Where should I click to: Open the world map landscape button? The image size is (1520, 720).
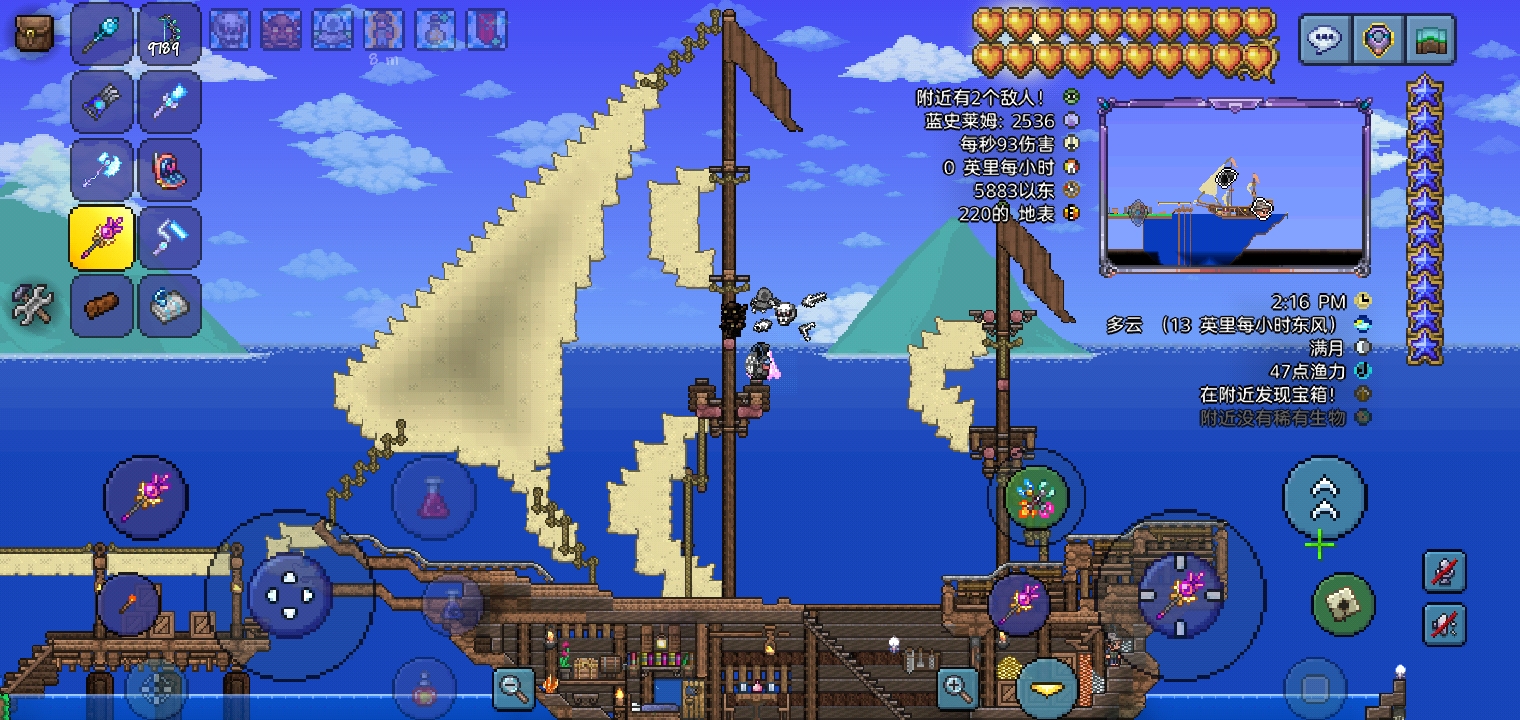point(1430,40)
